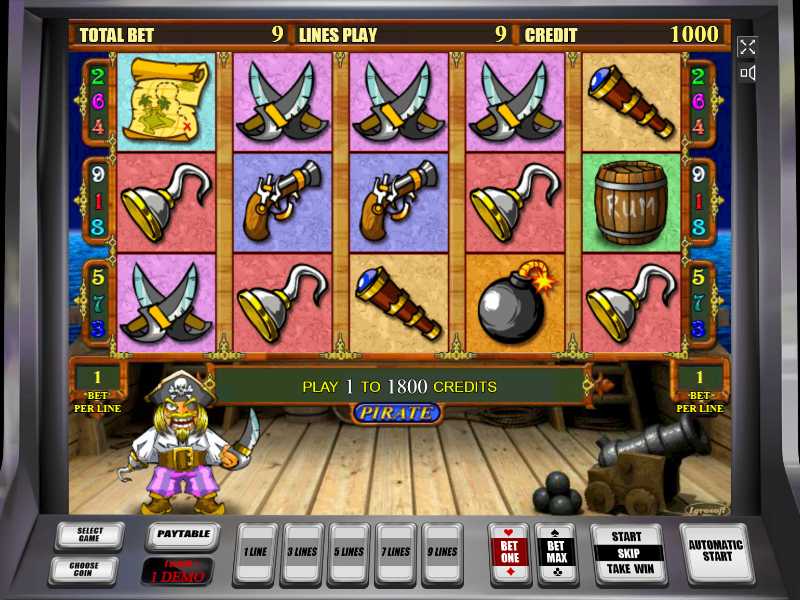Show the Paytable
Viewport: 800px width, 600px height.
pyautogui.click(x=183, y=535)
